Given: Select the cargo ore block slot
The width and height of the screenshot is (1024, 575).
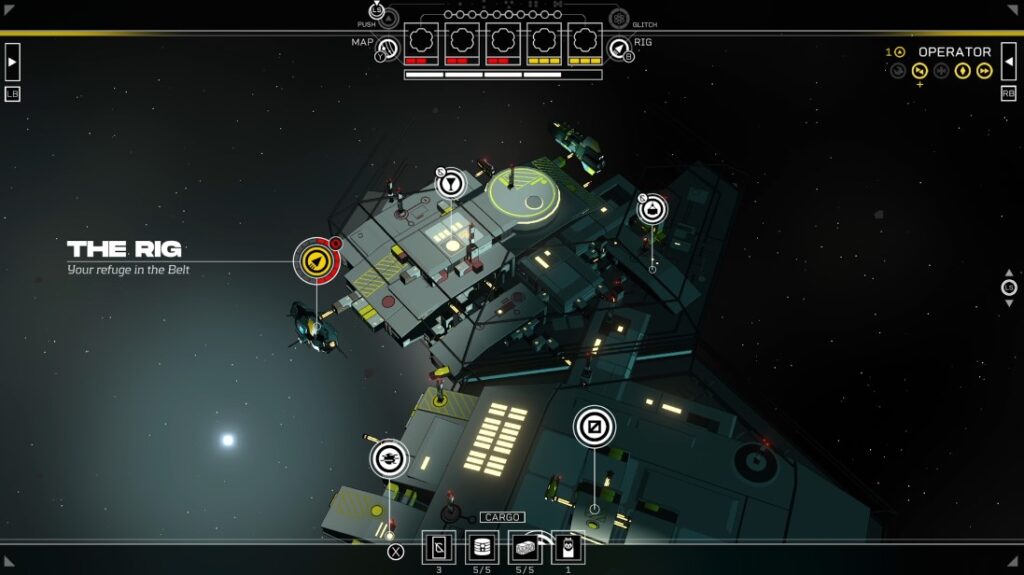Looking at the screenshot, I should [524, 548].
